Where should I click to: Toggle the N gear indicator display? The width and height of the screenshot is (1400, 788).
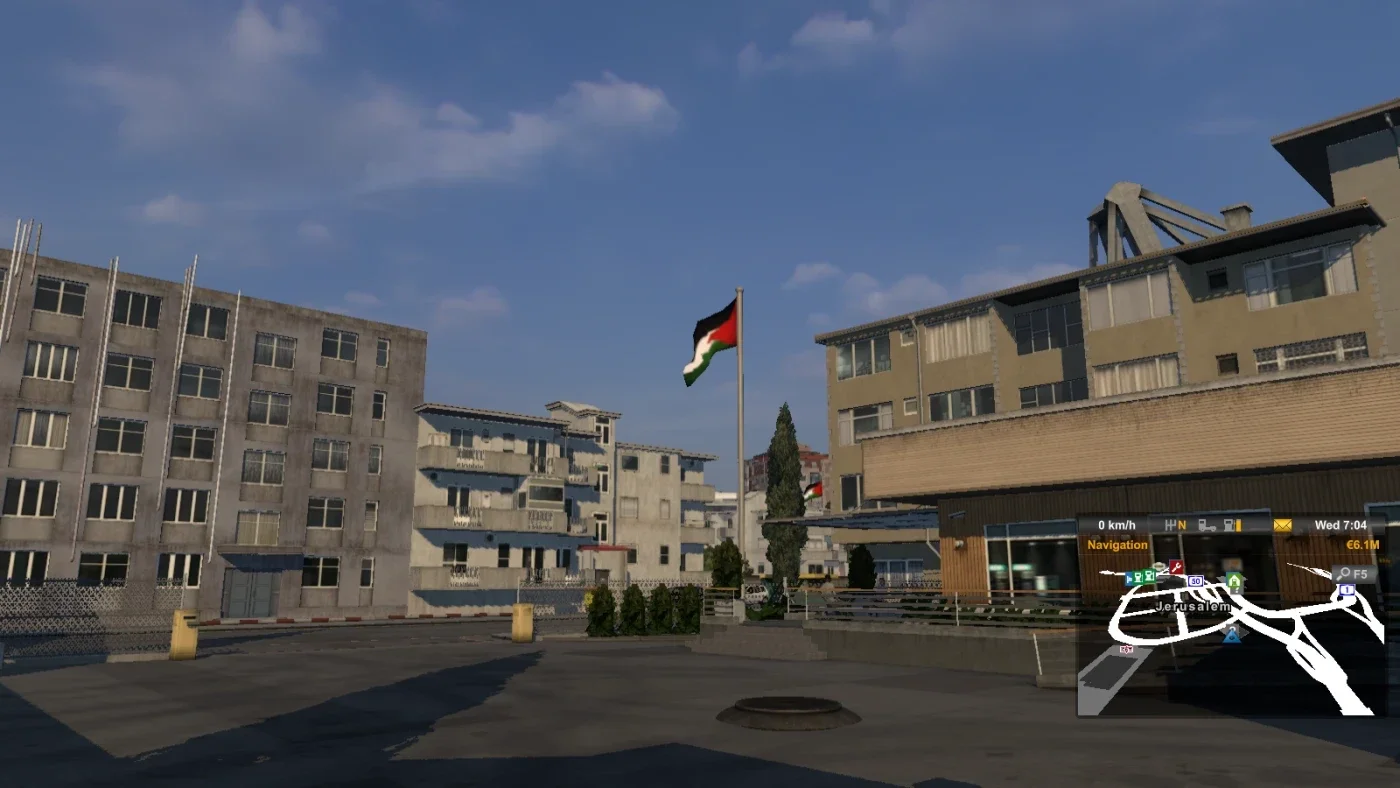click(x=1182, y=524)
